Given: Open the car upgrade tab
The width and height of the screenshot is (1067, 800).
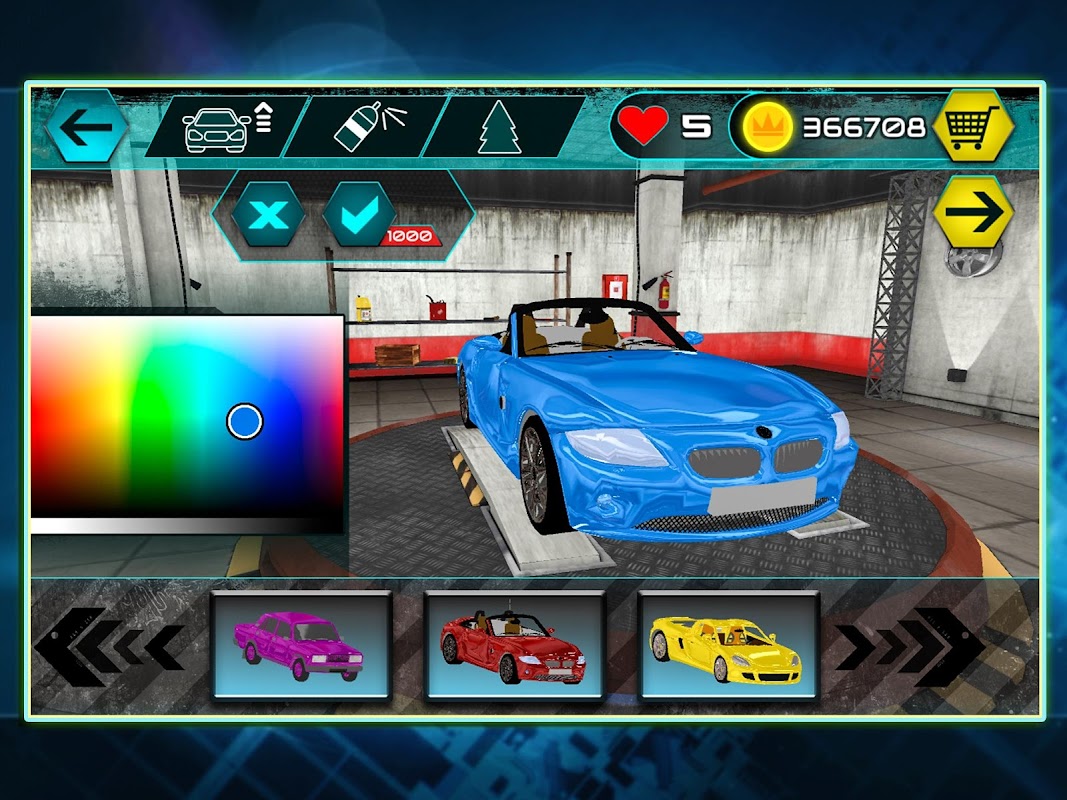Looking at the screenshot, I should pyautogui.click(x=225, y=127).
